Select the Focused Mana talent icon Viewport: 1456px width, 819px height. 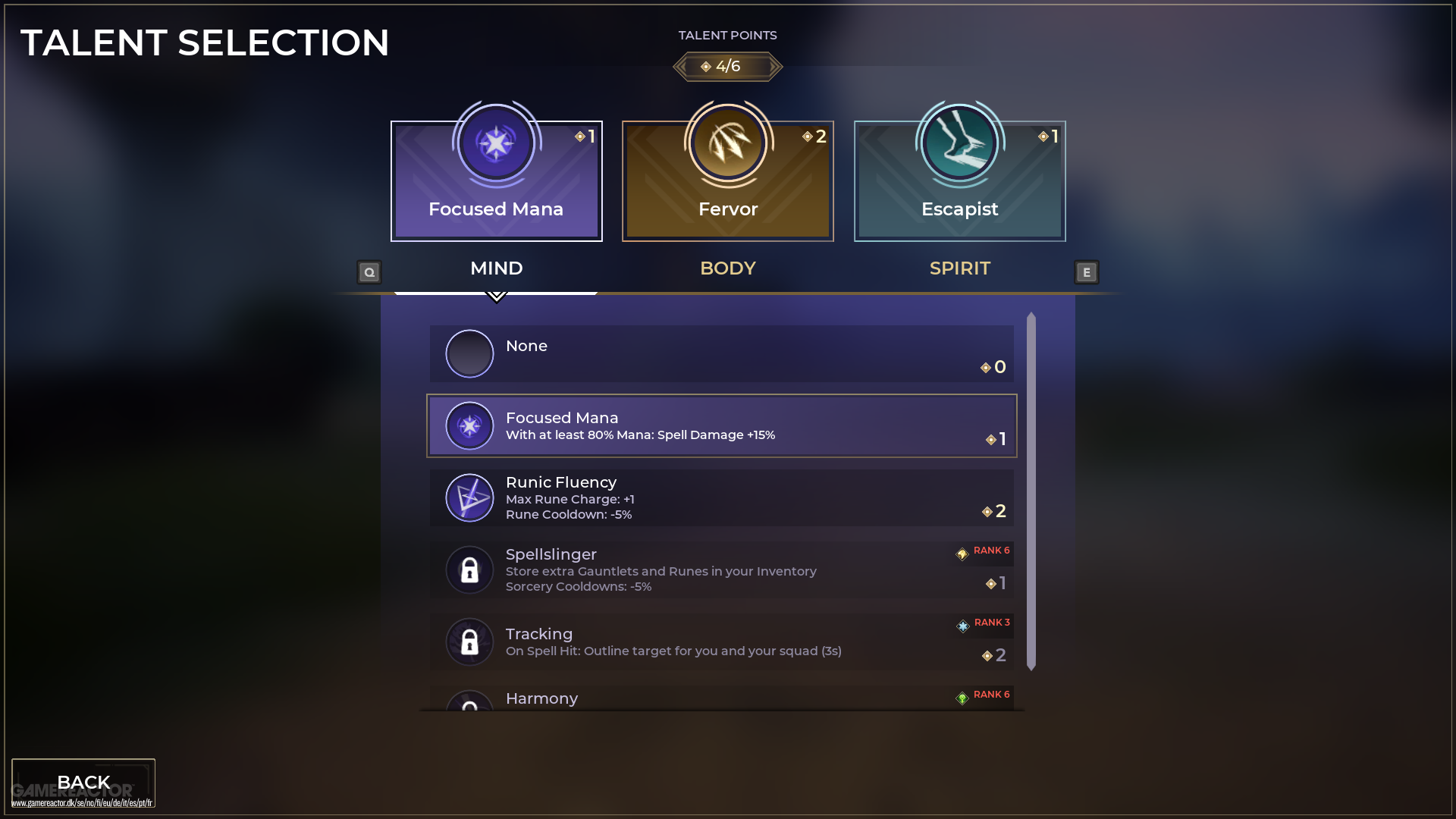click(x=496, y=143)
